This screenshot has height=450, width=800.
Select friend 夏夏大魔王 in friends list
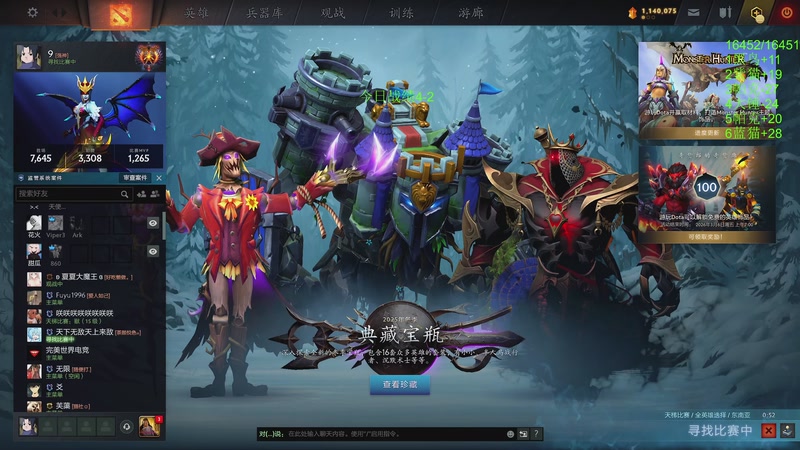pos(82,276)
